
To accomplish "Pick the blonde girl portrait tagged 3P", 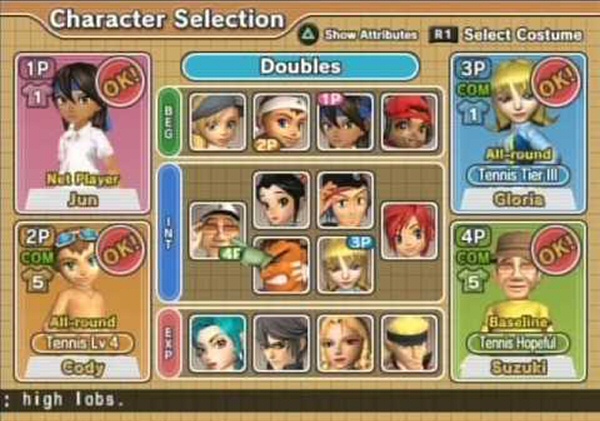I will tap(345, 264).
